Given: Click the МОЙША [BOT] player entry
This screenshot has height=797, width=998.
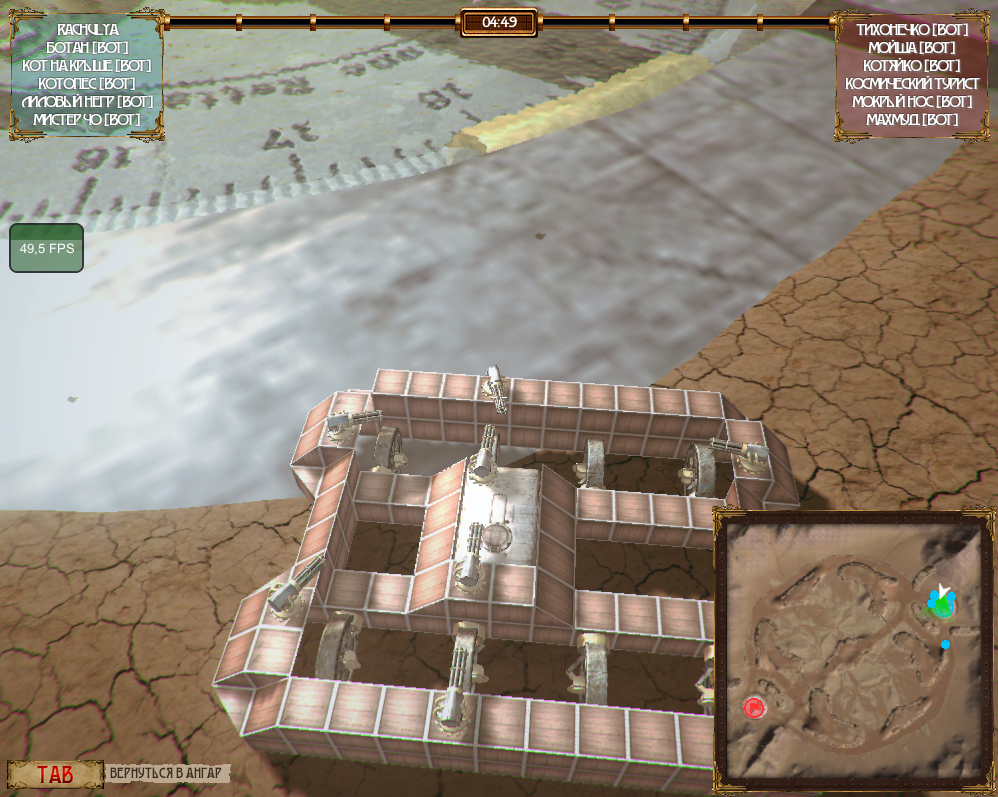Looking at the screenshot, I should [912, 48].
